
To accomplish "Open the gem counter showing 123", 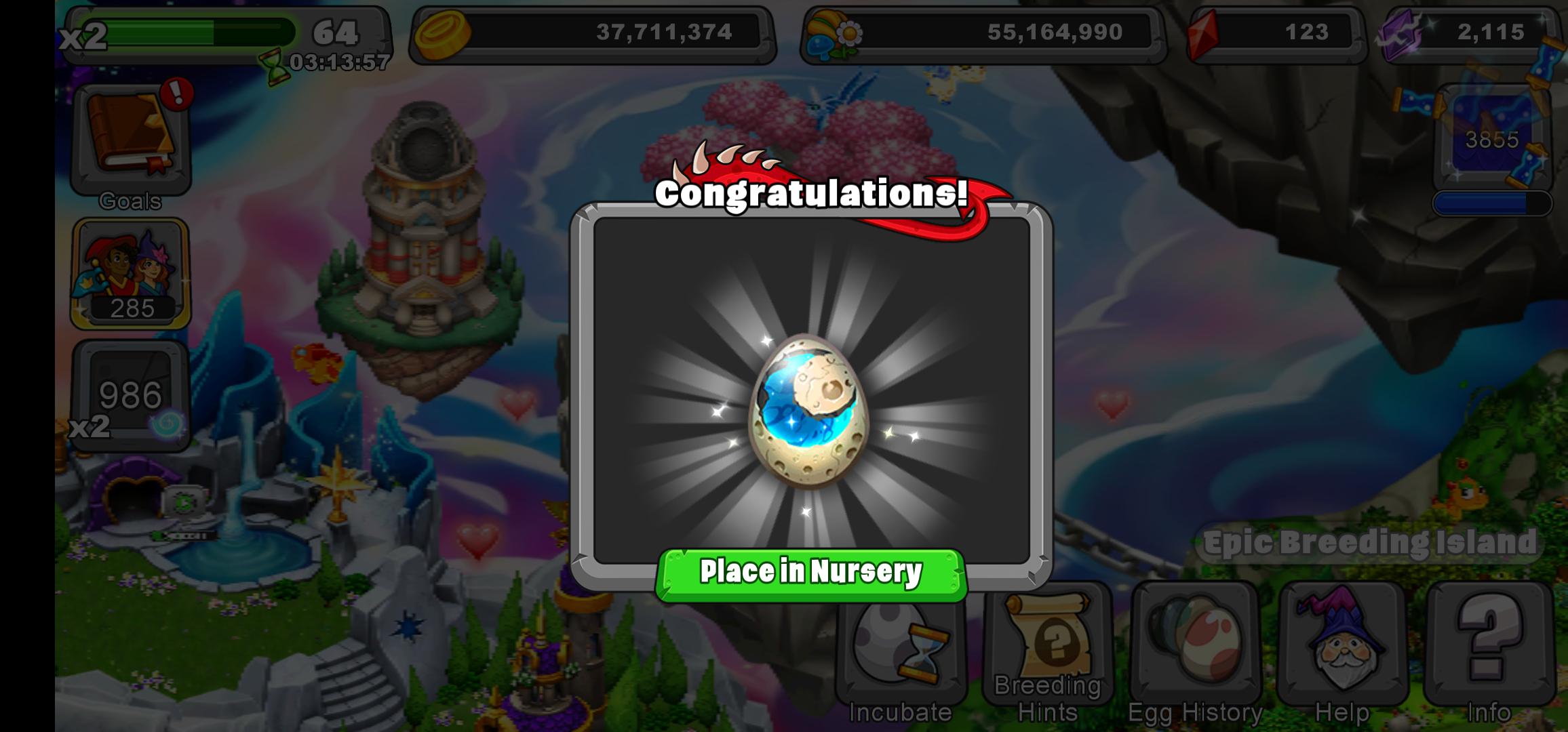I will pyautogui.click(x=1282, y=30).
